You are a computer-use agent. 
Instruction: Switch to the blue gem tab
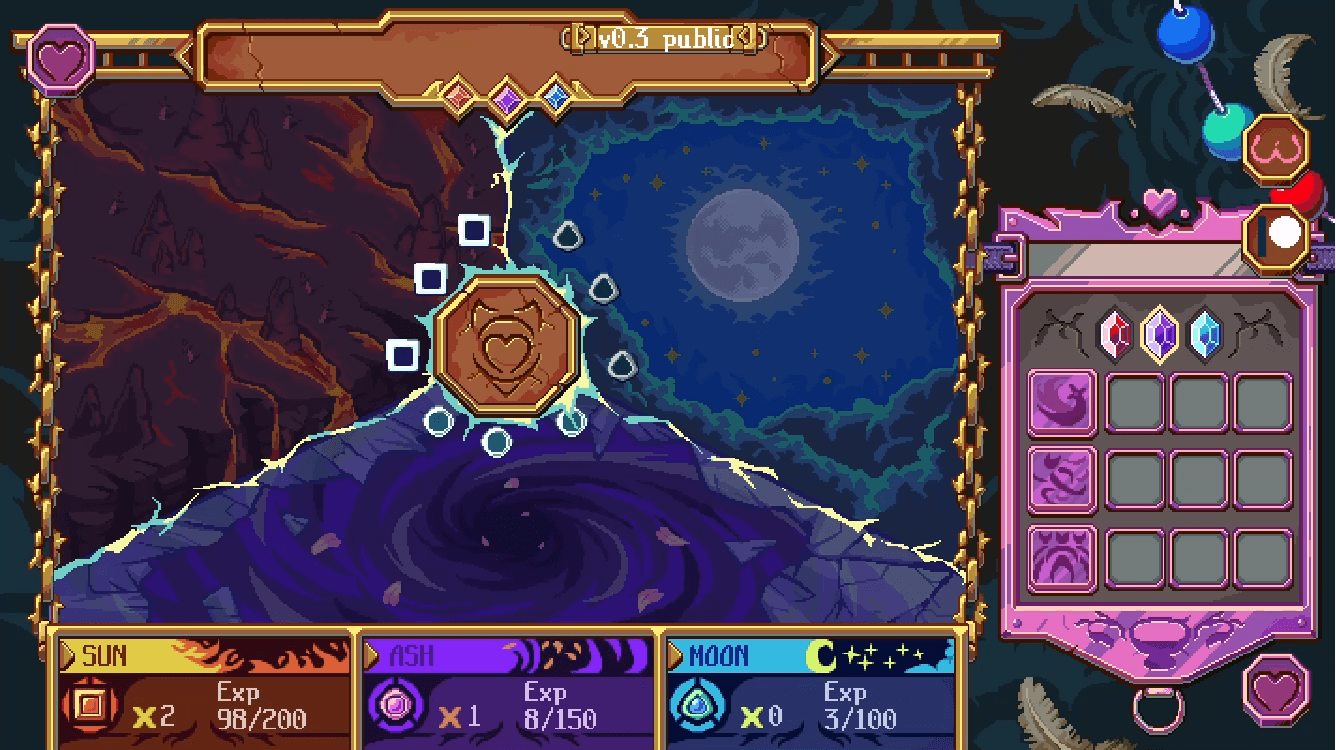coord(1204,333)
